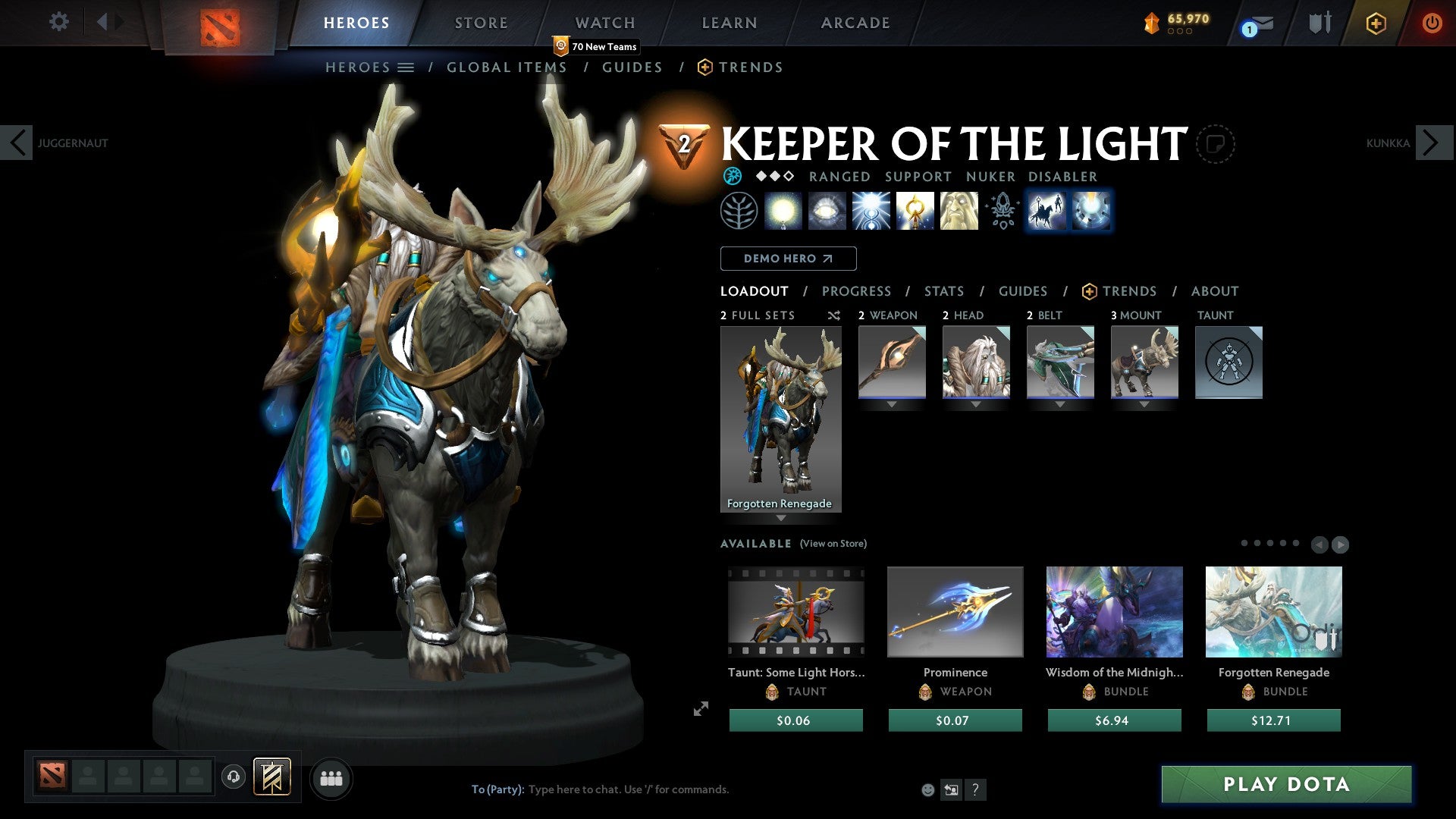
Task: Click the shuffle icon next to Full Sets
Action: pyautogui.click(x=833, y=315)
